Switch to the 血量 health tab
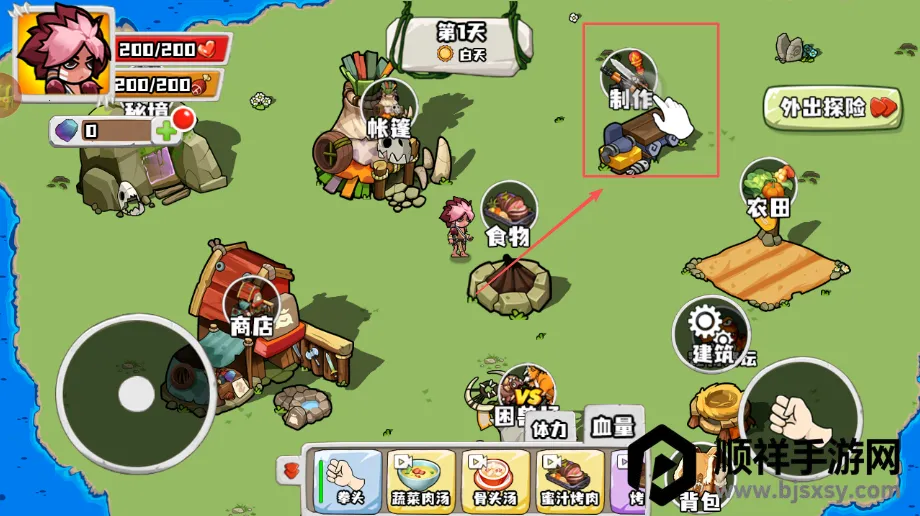Image resolution: width=920 pixels, height=516 pixels. pyautogui.click(x=611, y=427)
